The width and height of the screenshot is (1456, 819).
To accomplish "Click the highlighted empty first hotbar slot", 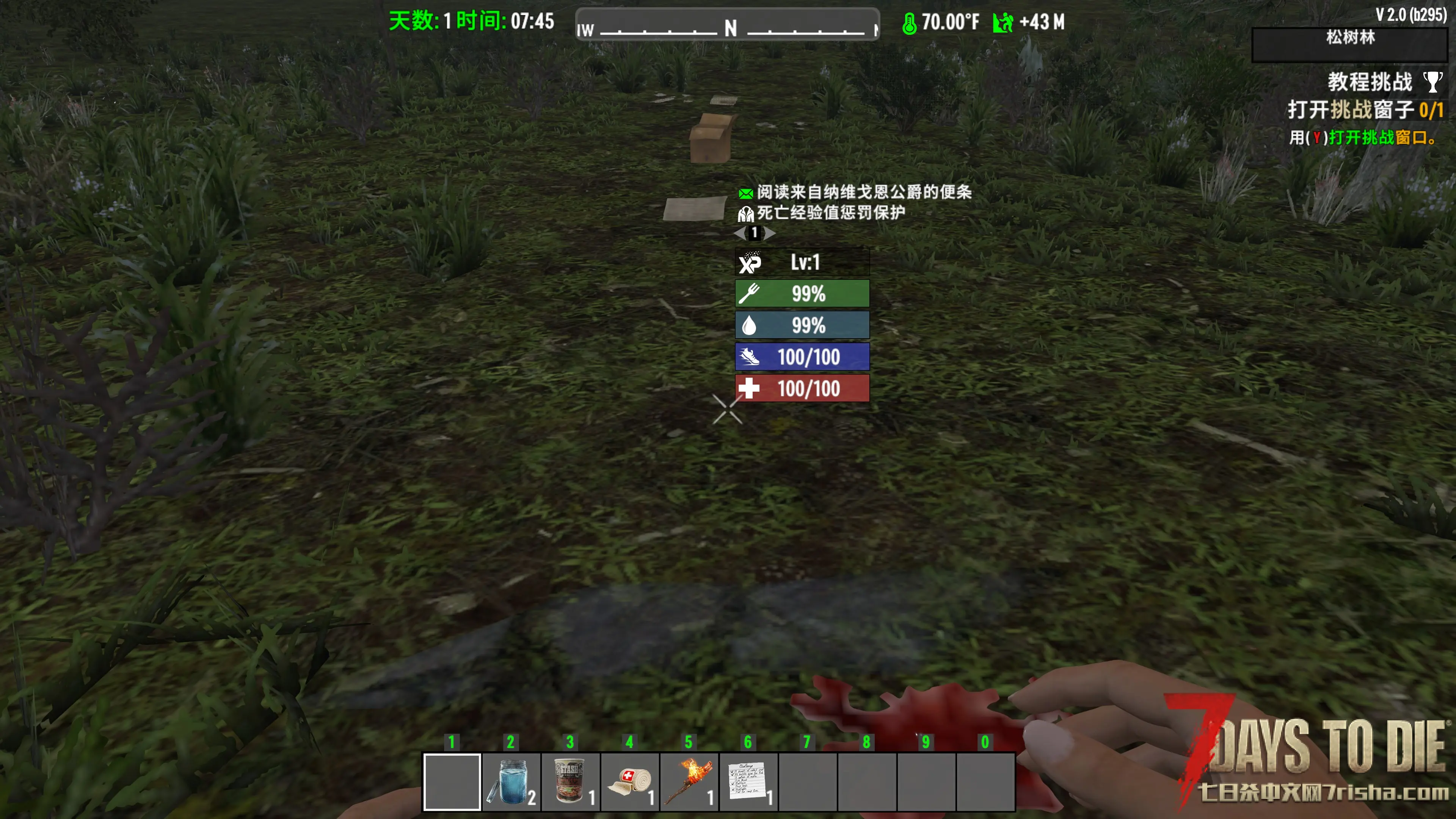I will (x=452, y=782).
